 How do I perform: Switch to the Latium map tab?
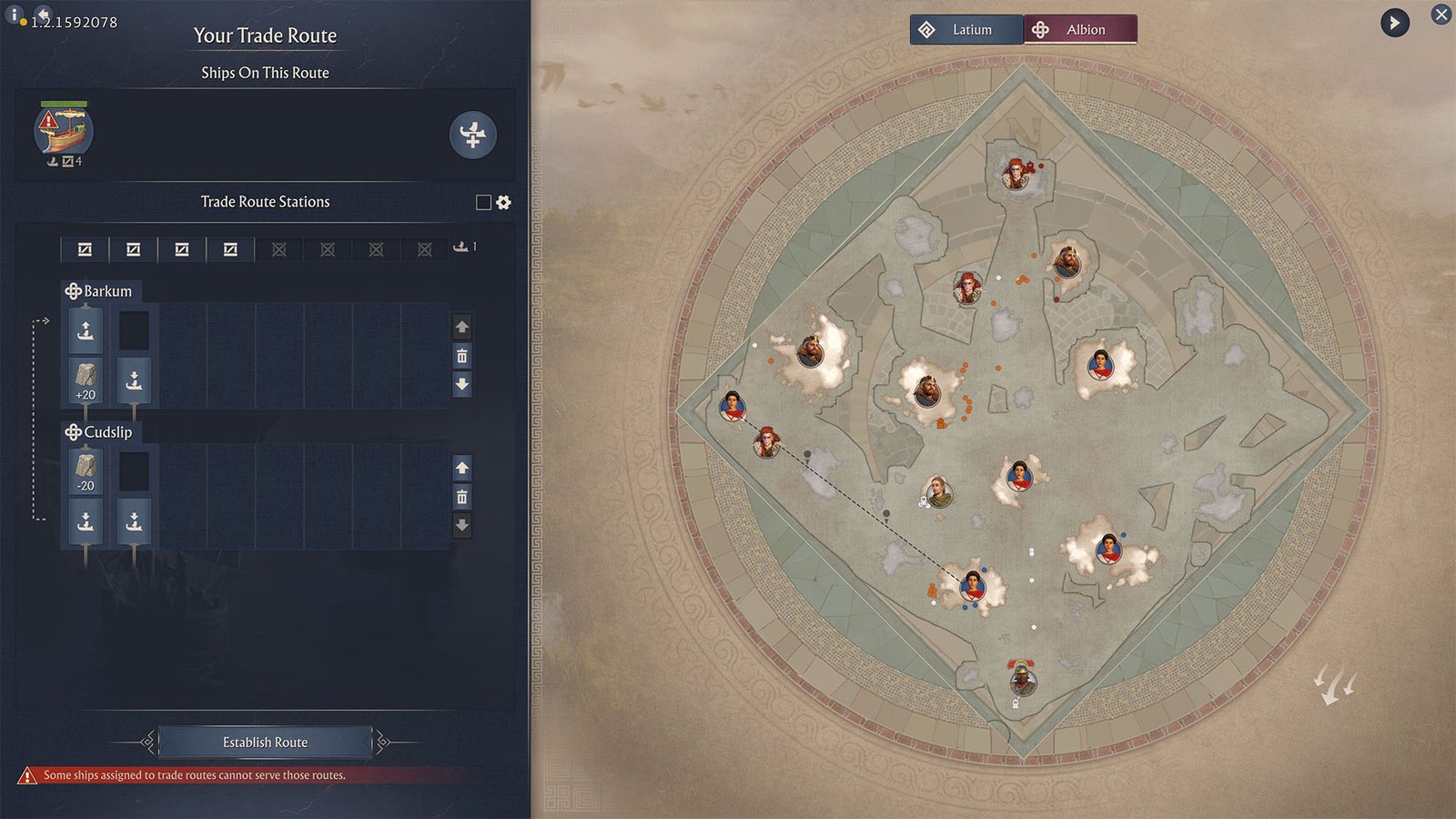pyautogui.click(x=967, y=29)
